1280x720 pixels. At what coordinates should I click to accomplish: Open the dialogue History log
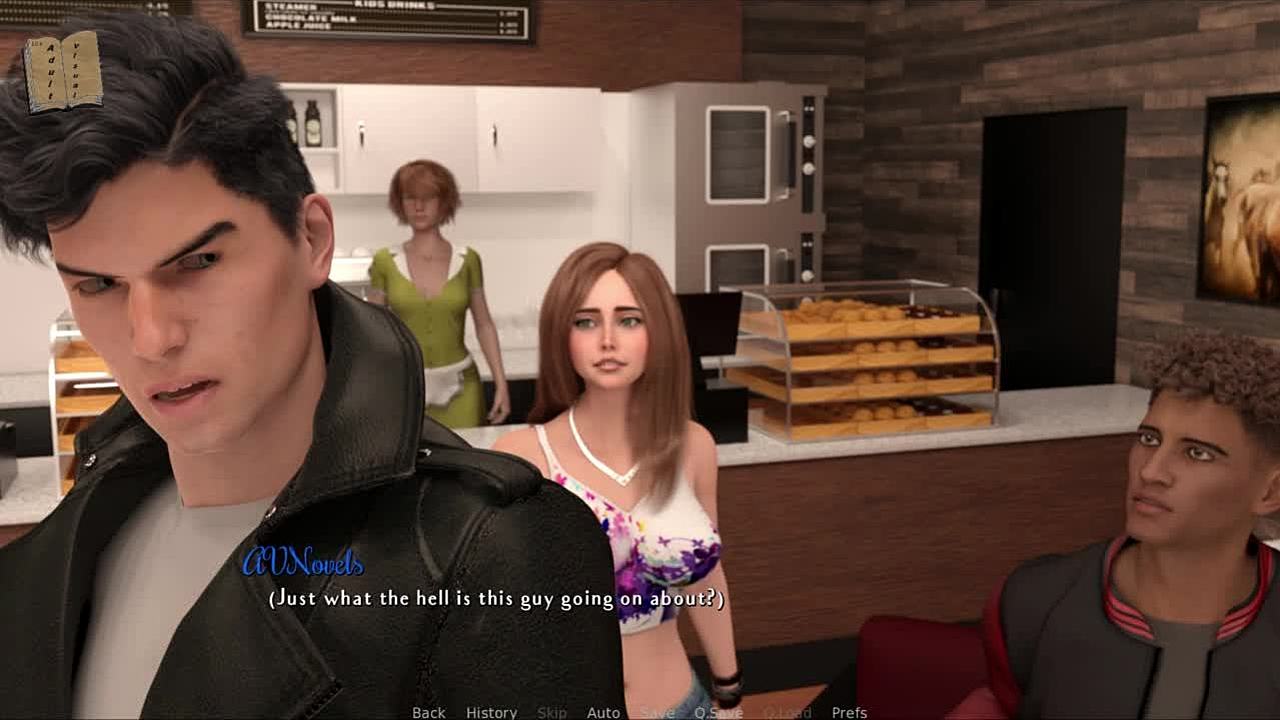coord(491,712)
